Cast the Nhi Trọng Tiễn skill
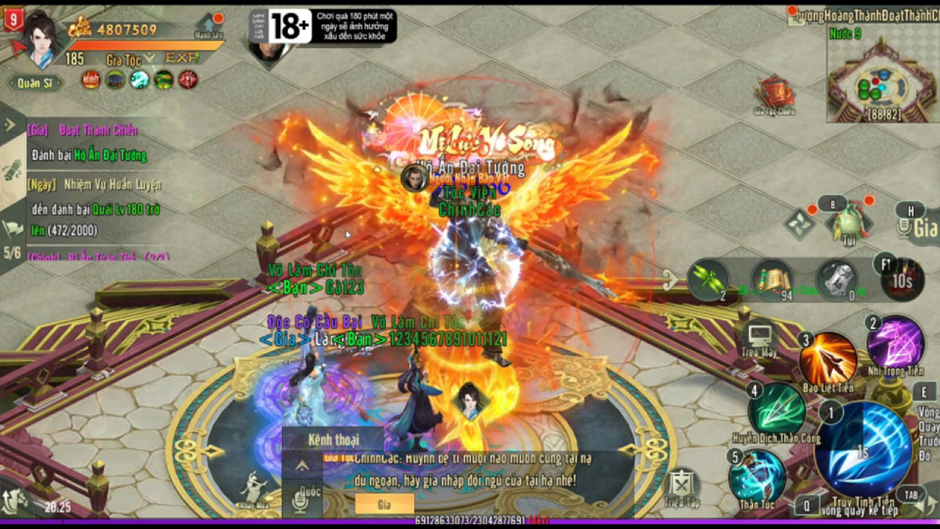 pyautogui.click(x=894, y=342)
